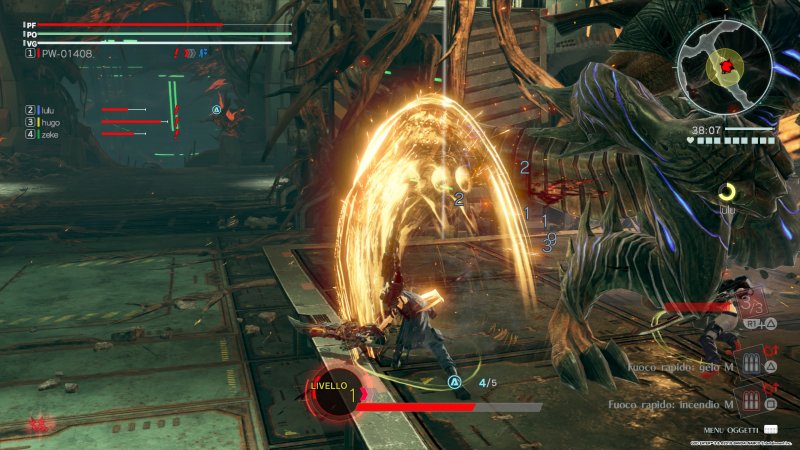Select party member lulu in the list

tap(50, 110)
